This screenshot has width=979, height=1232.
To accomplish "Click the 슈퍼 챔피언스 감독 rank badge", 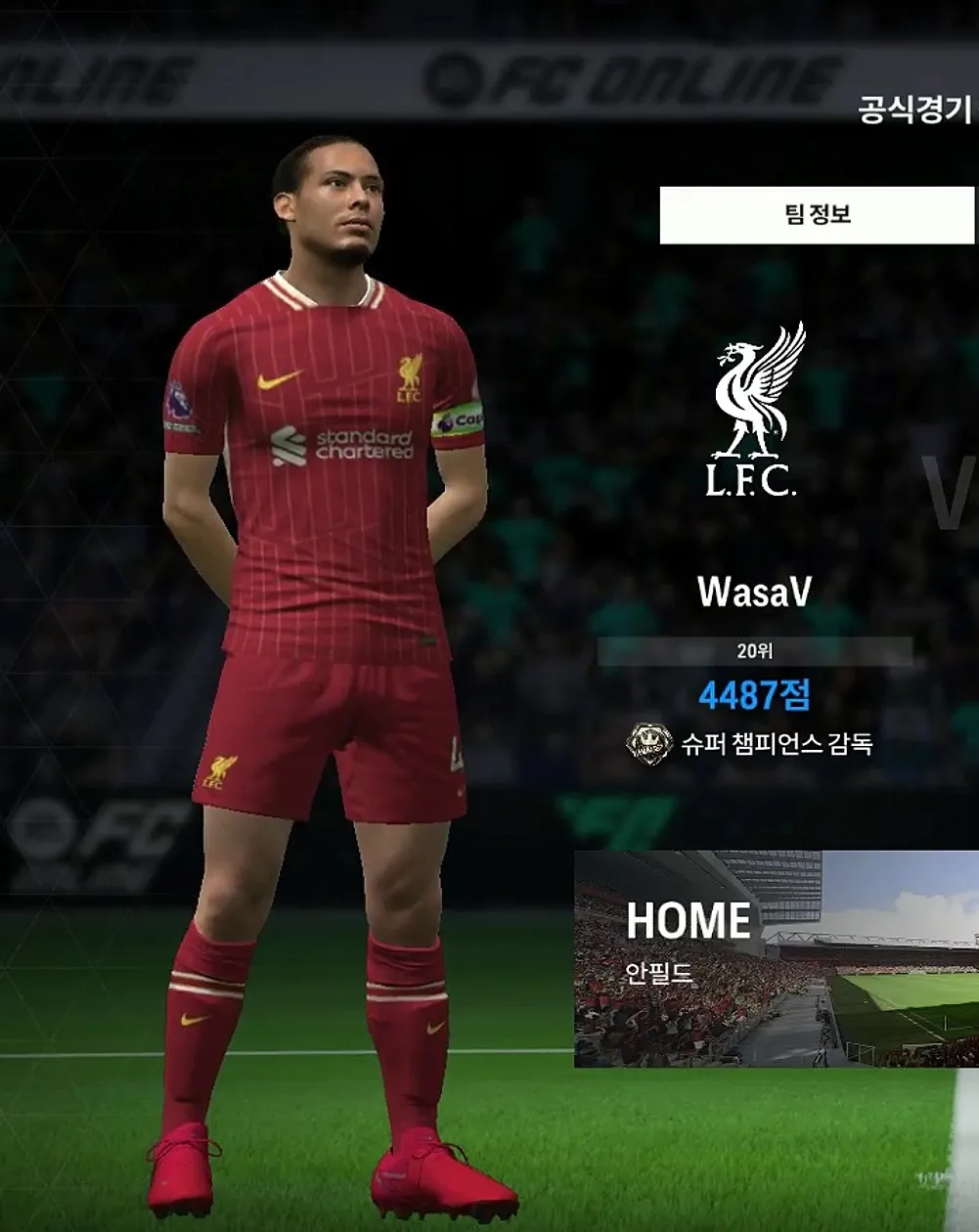I will pos(649,744).
